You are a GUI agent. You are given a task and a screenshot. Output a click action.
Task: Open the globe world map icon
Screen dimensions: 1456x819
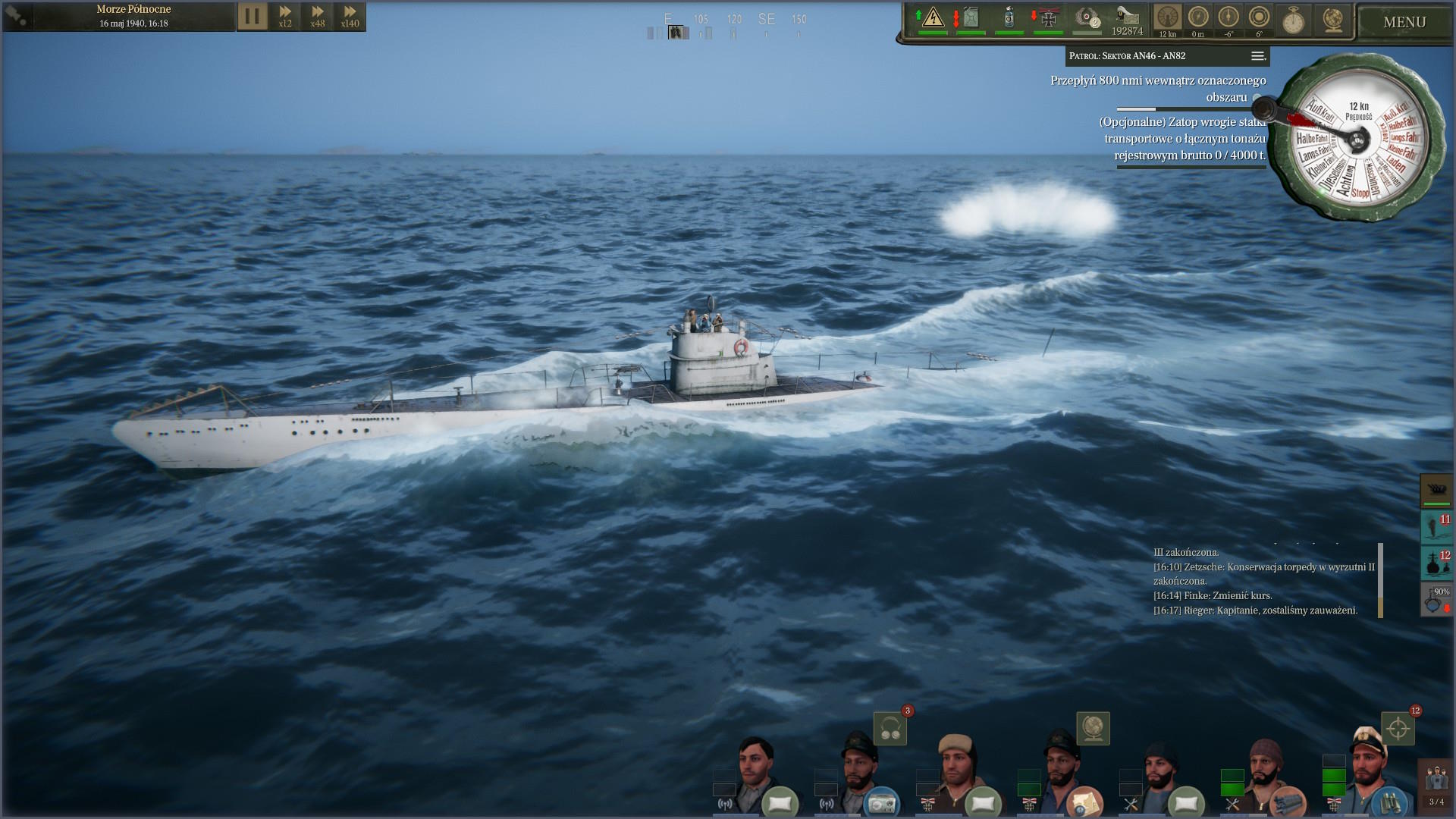point(1332,20)
